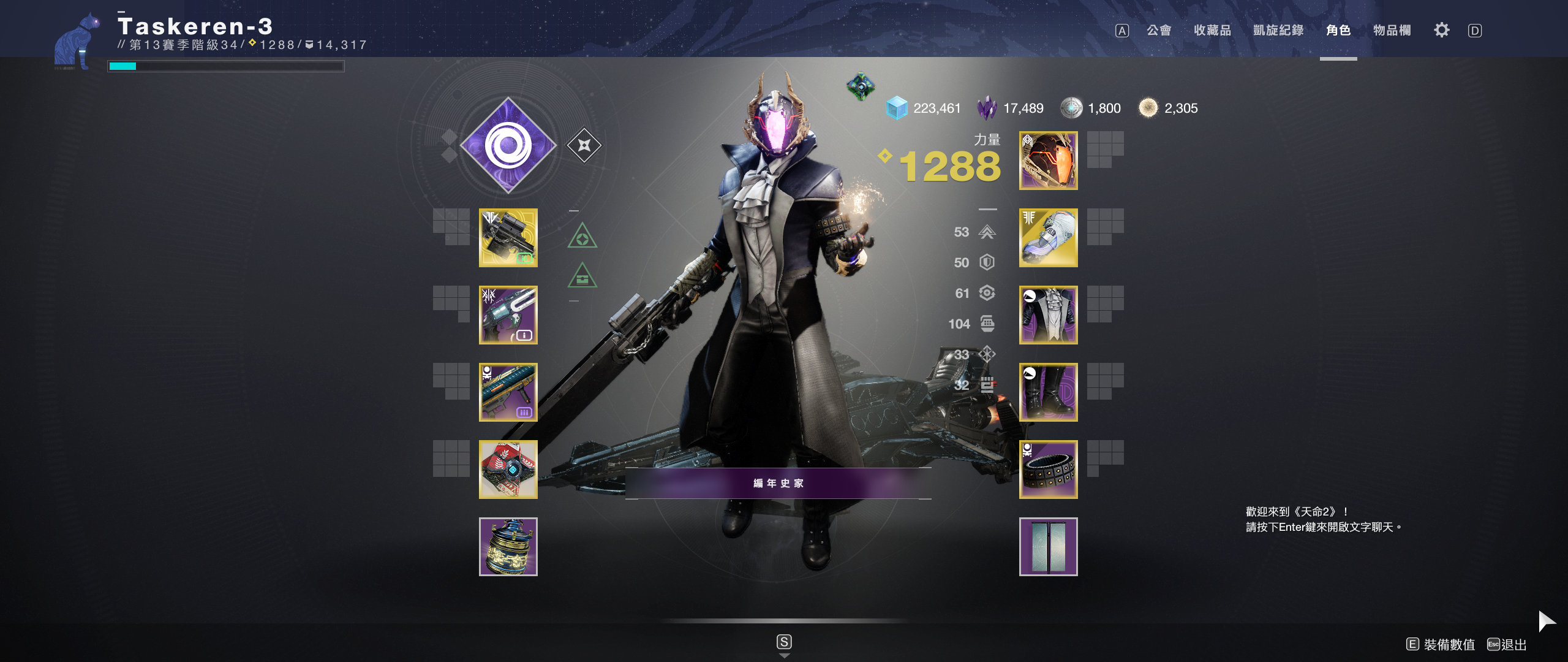Select the power rocket launcher slot

[508, 392]
